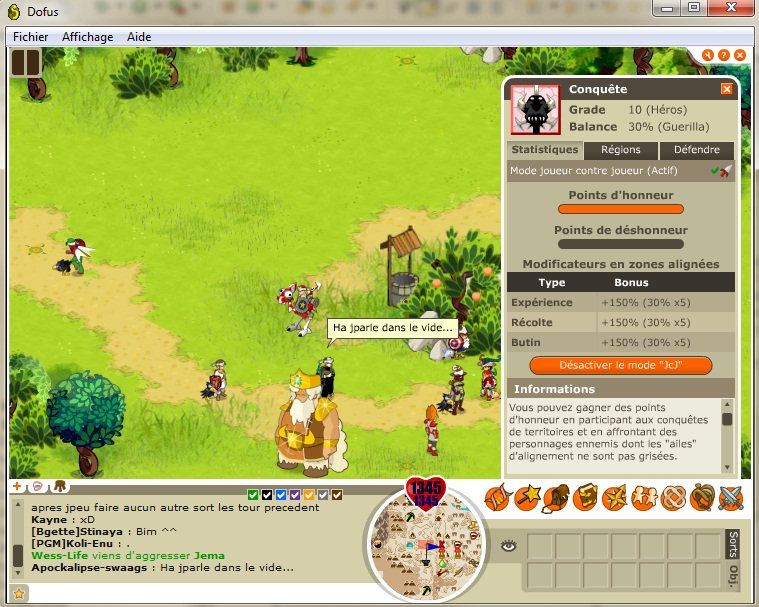Maximize the Dofus window
This screenshot has height=607, width=759.
(695, 9)
